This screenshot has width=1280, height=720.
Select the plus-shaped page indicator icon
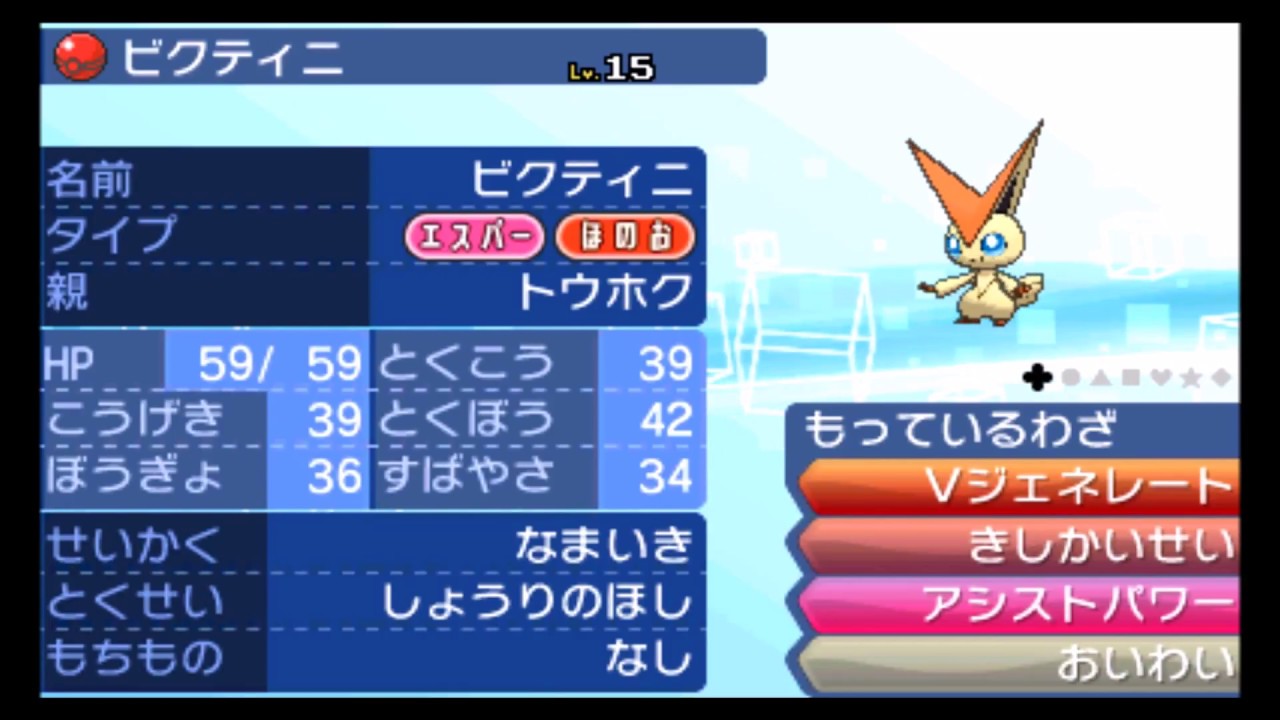point(1037,378)
